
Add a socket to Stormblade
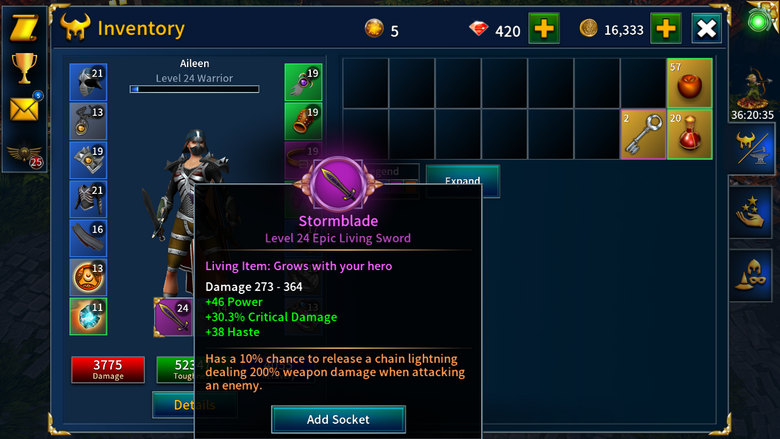pos(338,419)
